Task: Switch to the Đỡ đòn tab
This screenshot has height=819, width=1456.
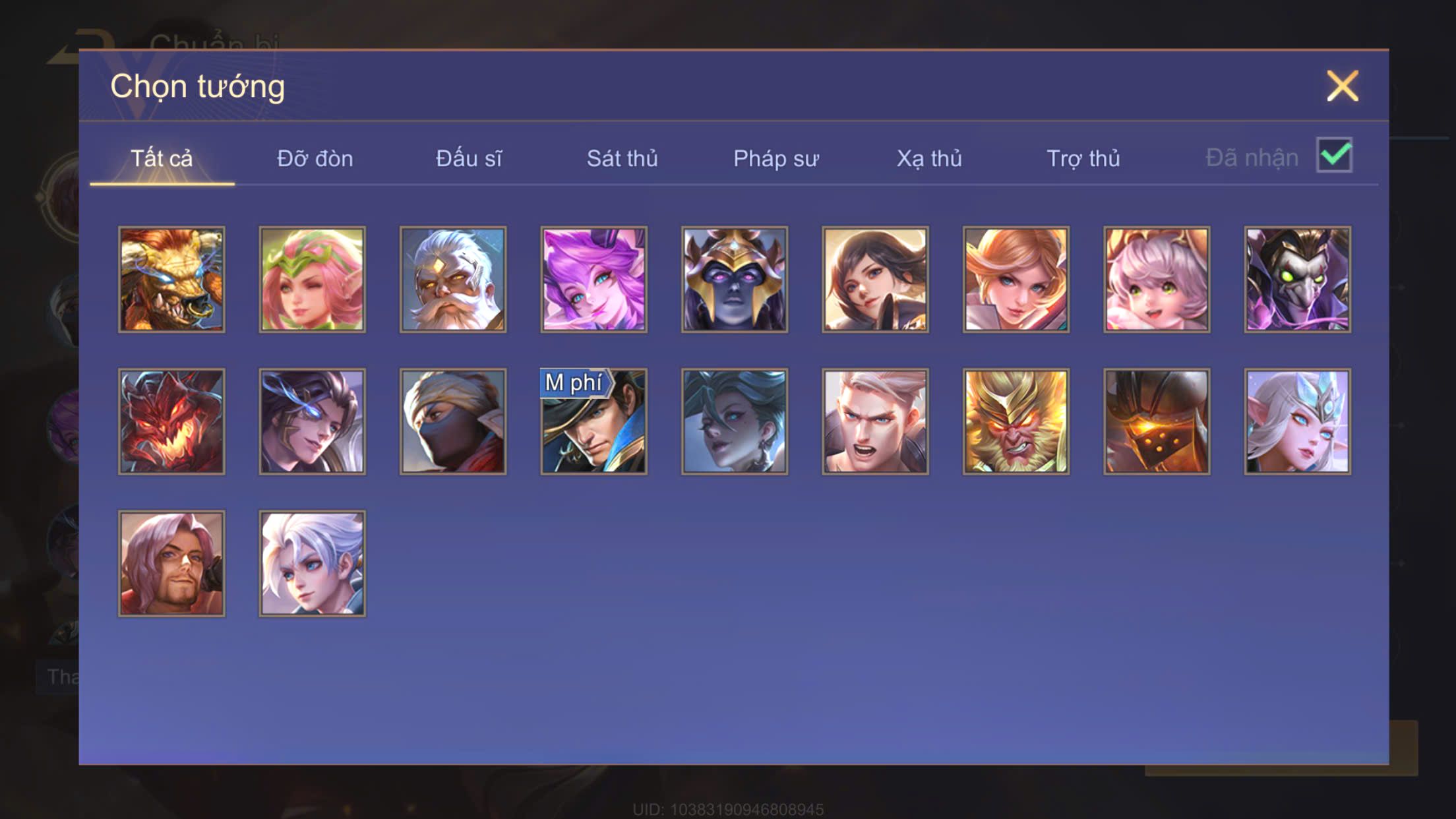Action: [x=315, y=159]
